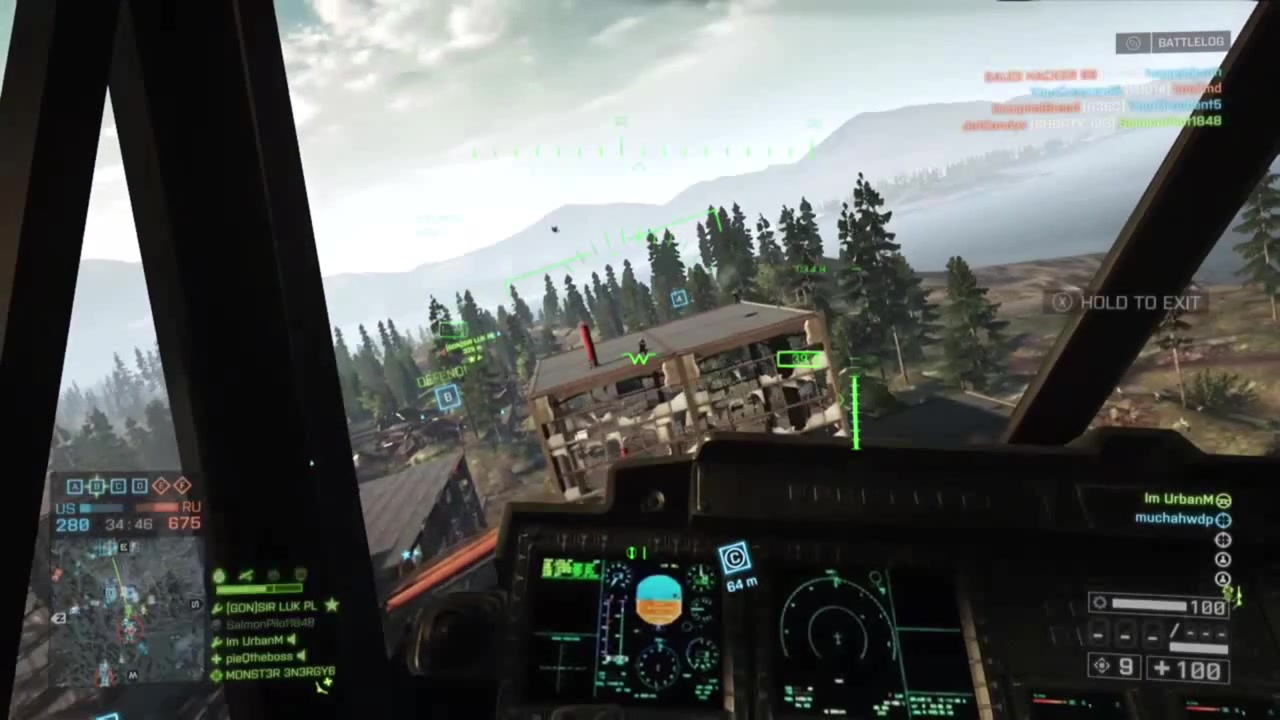Click the Battlelog gear icon
The height and width of the screenshot is (720, 1280).
(1133, 42)
